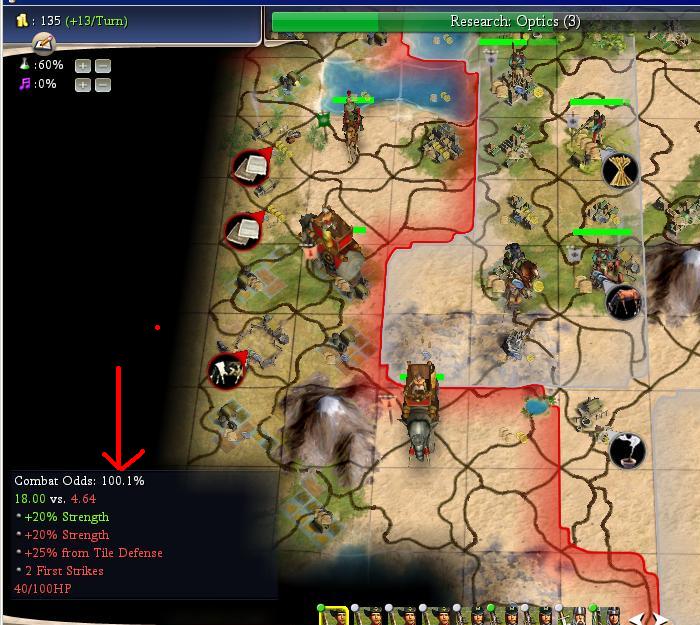Image resolution: width=700 pixels, height=625 pixels.
Task: Click the unit list scroll arrows
Action: [639, 618]
